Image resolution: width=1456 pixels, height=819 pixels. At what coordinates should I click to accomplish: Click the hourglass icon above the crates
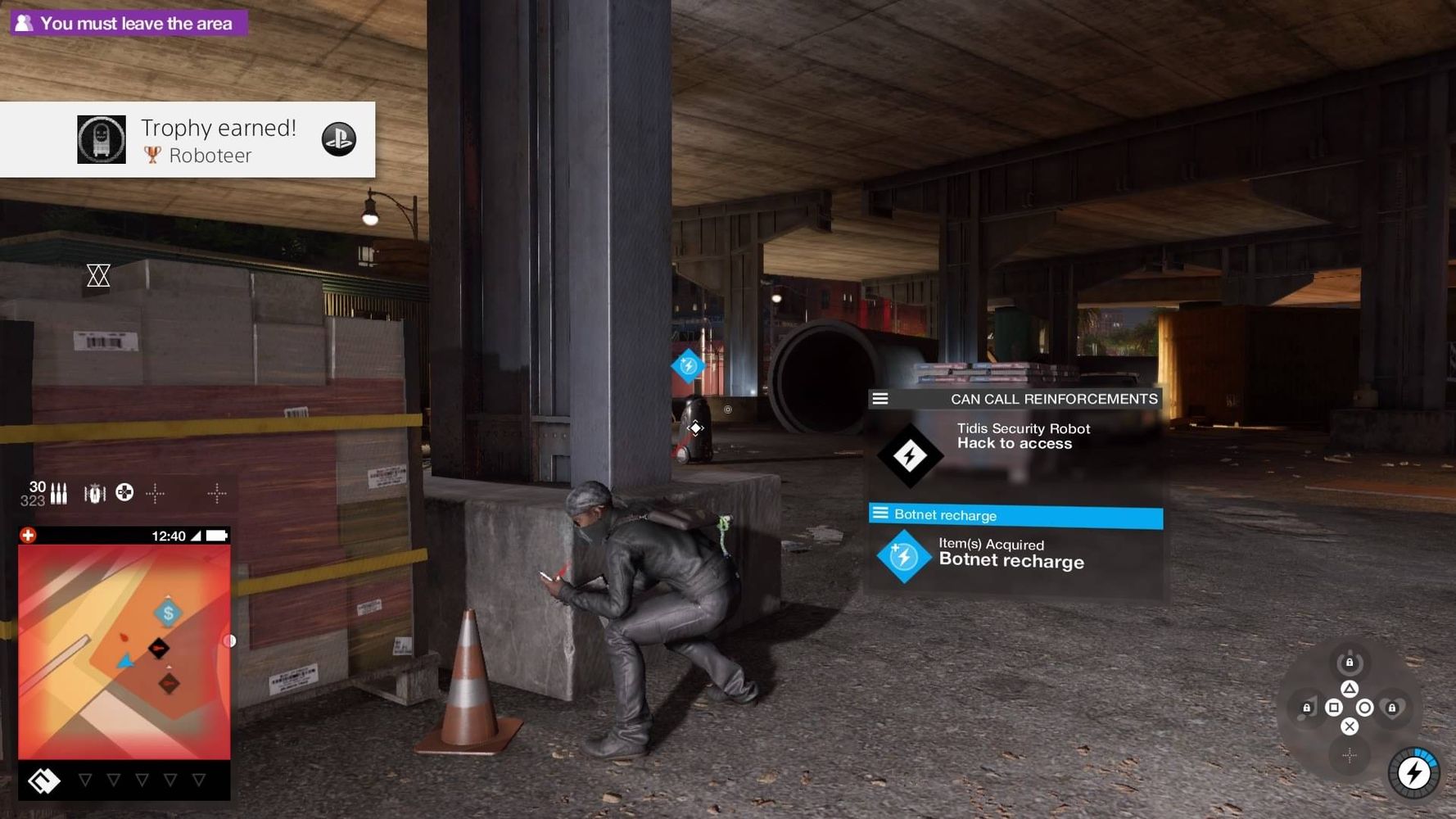tap(98, 275)
